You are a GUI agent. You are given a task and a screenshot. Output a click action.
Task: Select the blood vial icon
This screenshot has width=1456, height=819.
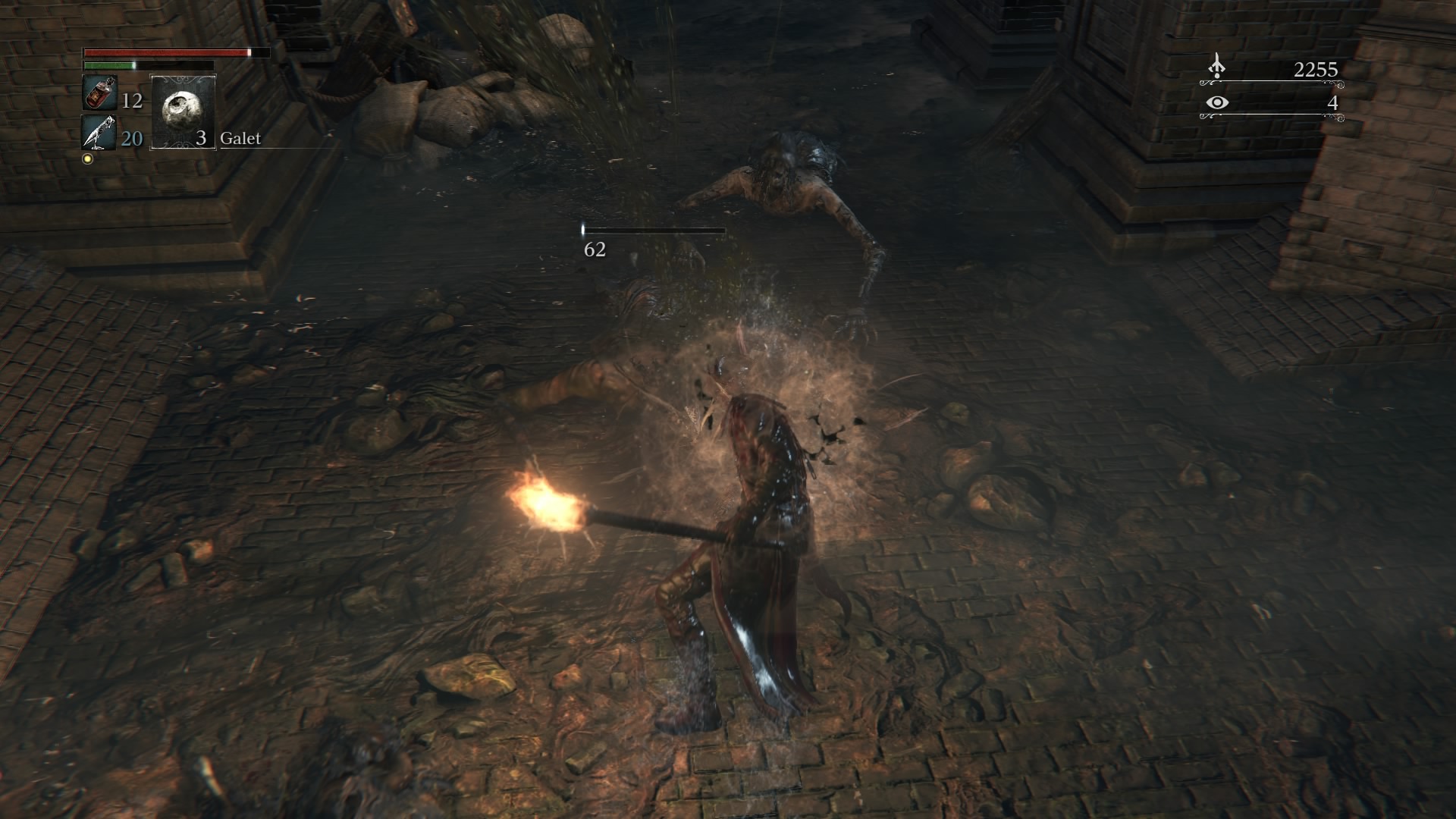[x=99, y=94]
